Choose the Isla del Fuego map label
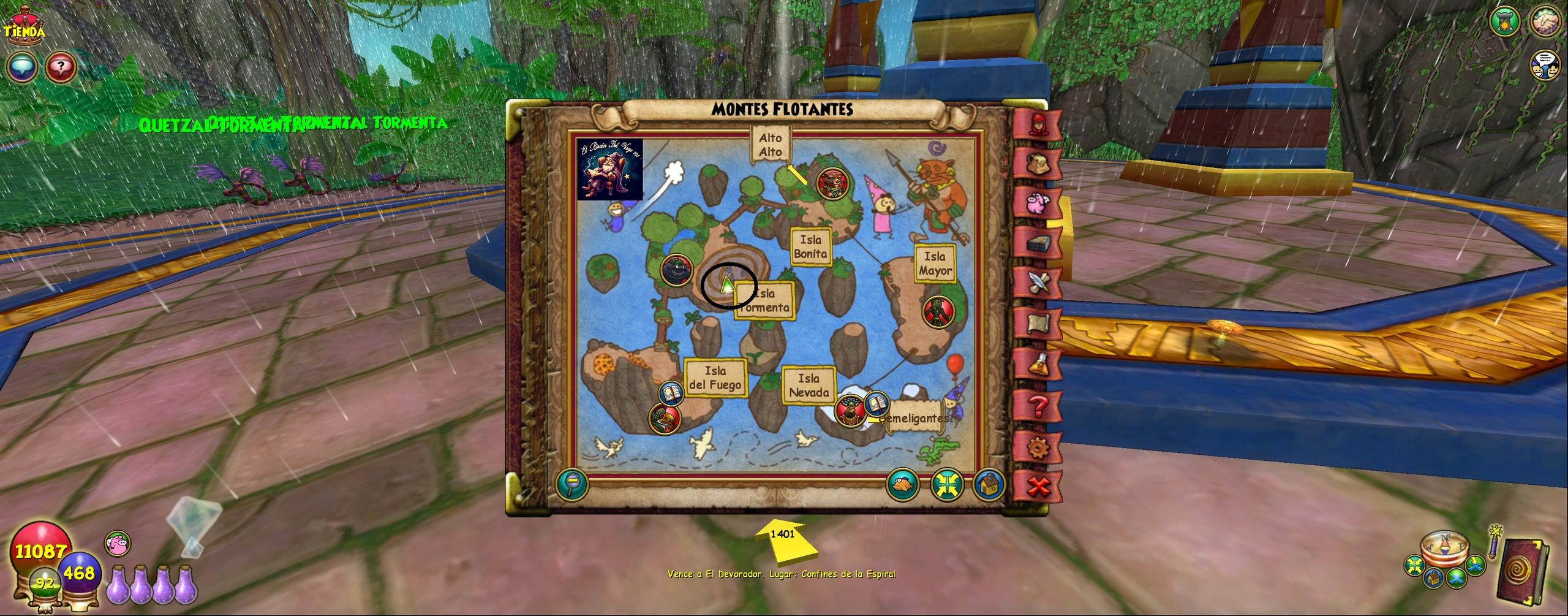1568x616 pixels. pyautogui.click(x=715, y=378)
